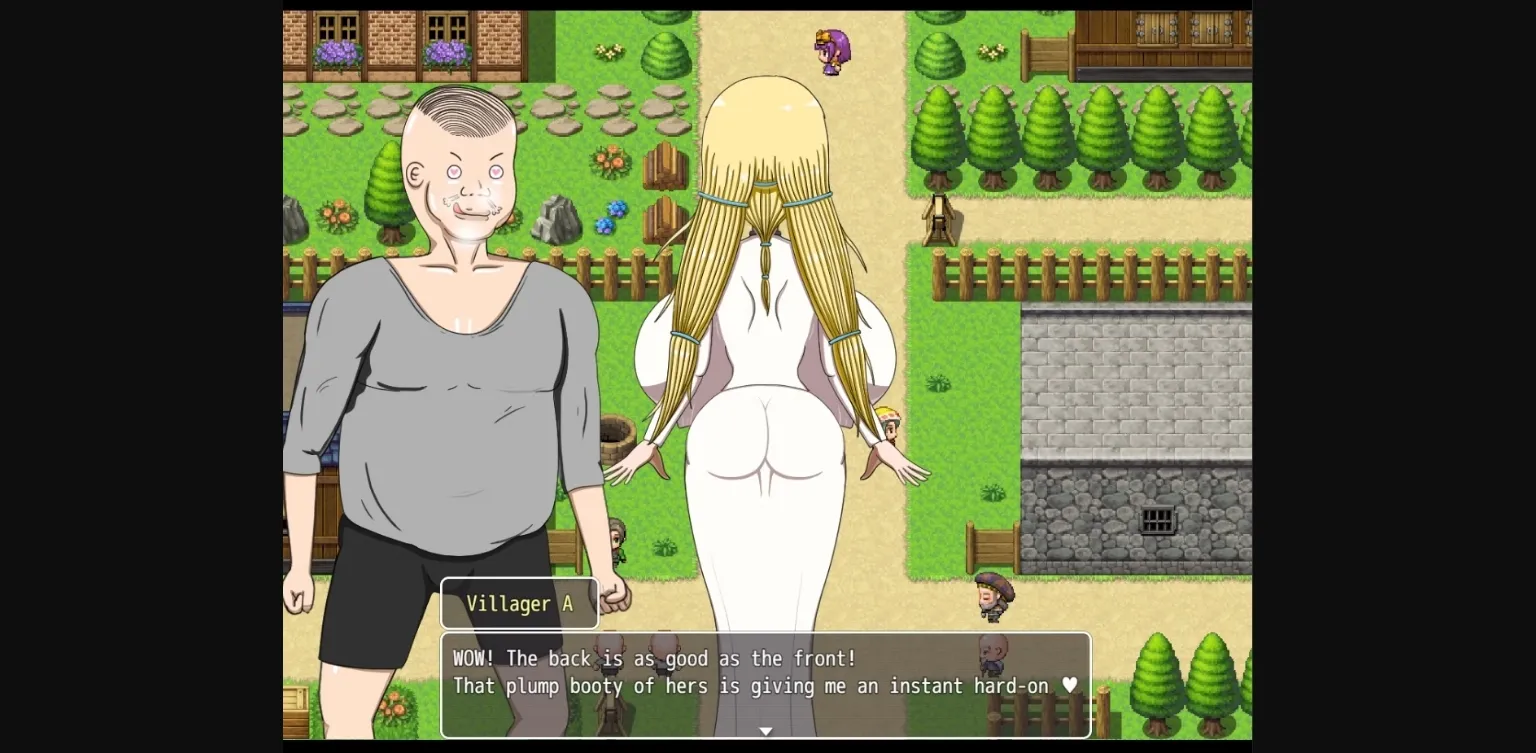
Task: Click the green-clad soldier sprite by the path
Action: pyautogui.click(x=618, y=540)
